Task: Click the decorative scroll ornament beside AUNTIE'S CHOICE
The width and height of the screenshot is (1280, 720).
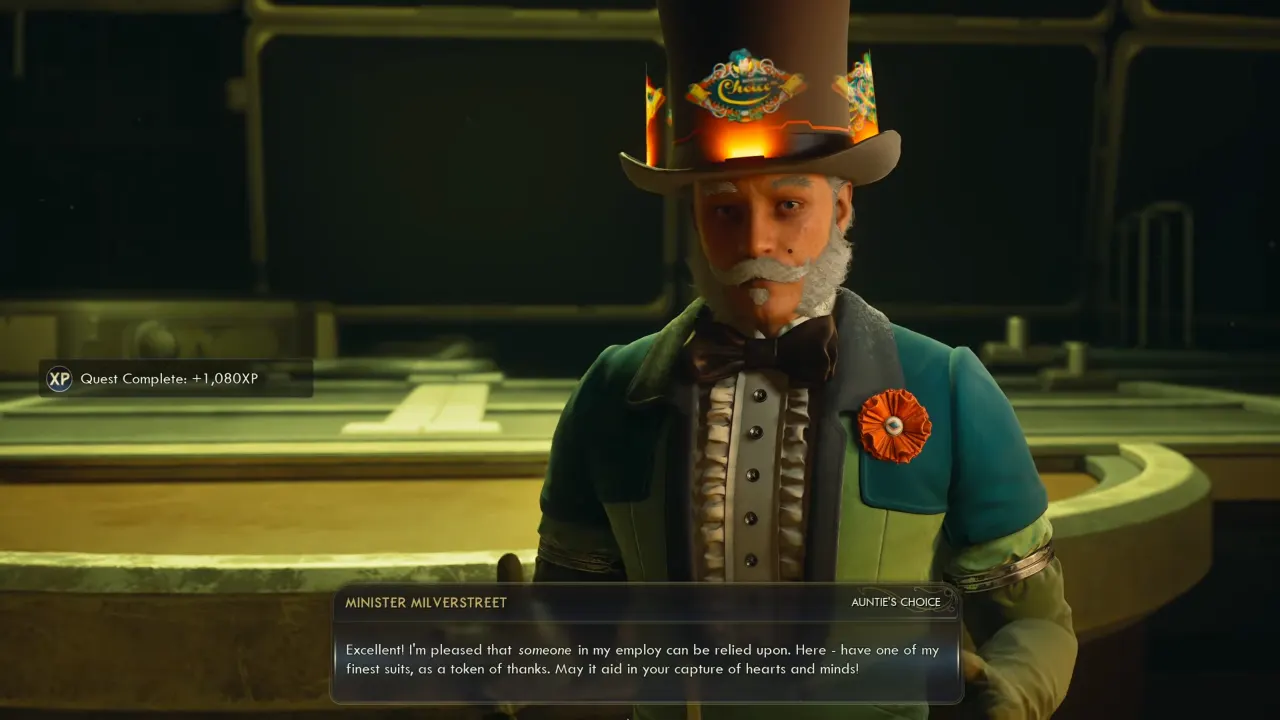Action: point(949,601)
